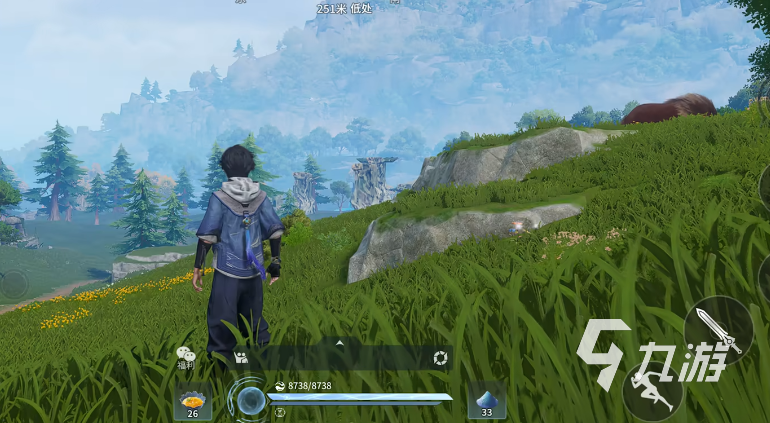Expand the chat bar with the up arrow
770x423 pixels.
[339, 343]
